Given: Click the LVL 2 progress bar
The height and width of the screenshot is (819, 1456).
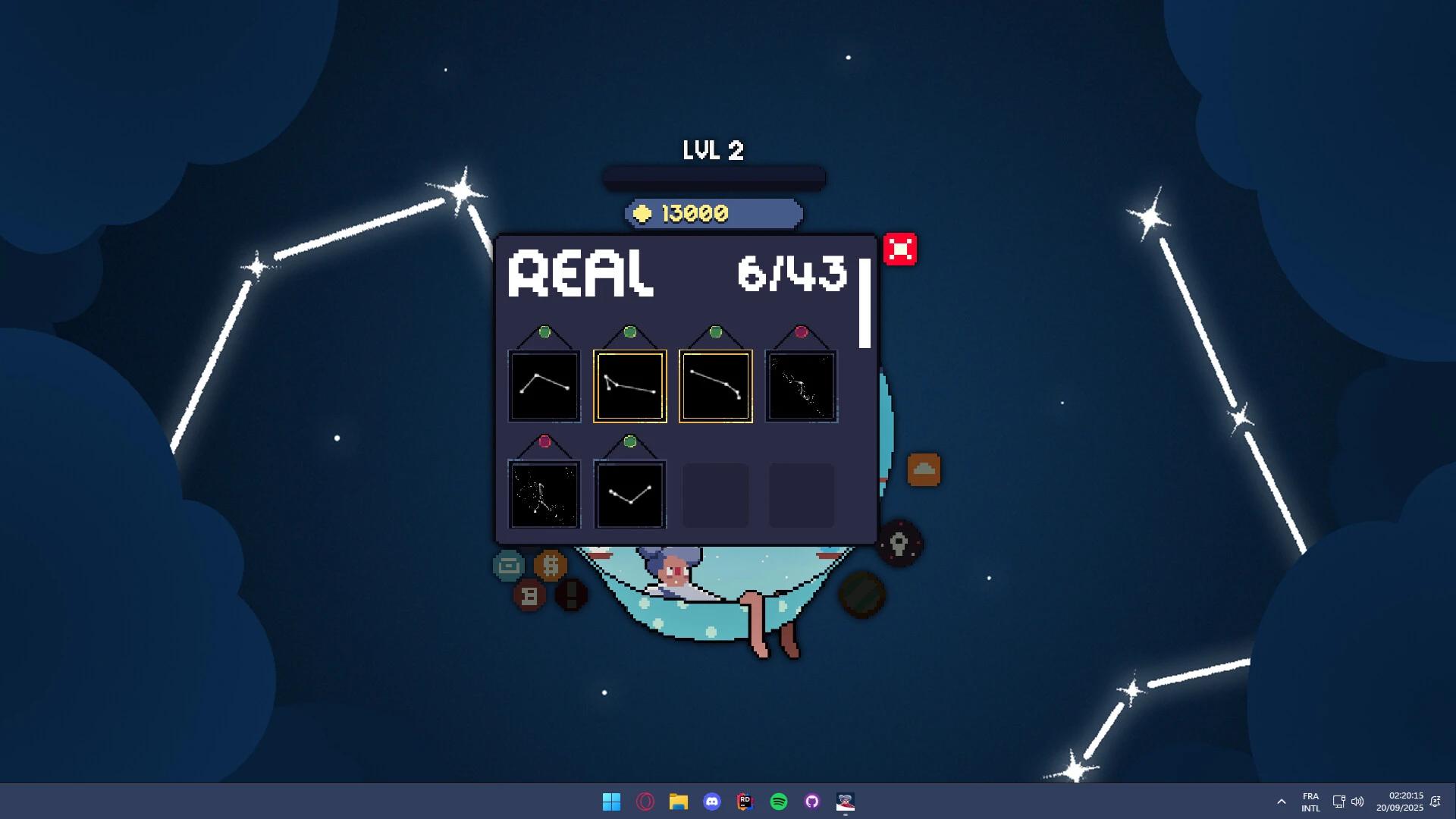Looking at the screenshot, I should click(713, 176).
